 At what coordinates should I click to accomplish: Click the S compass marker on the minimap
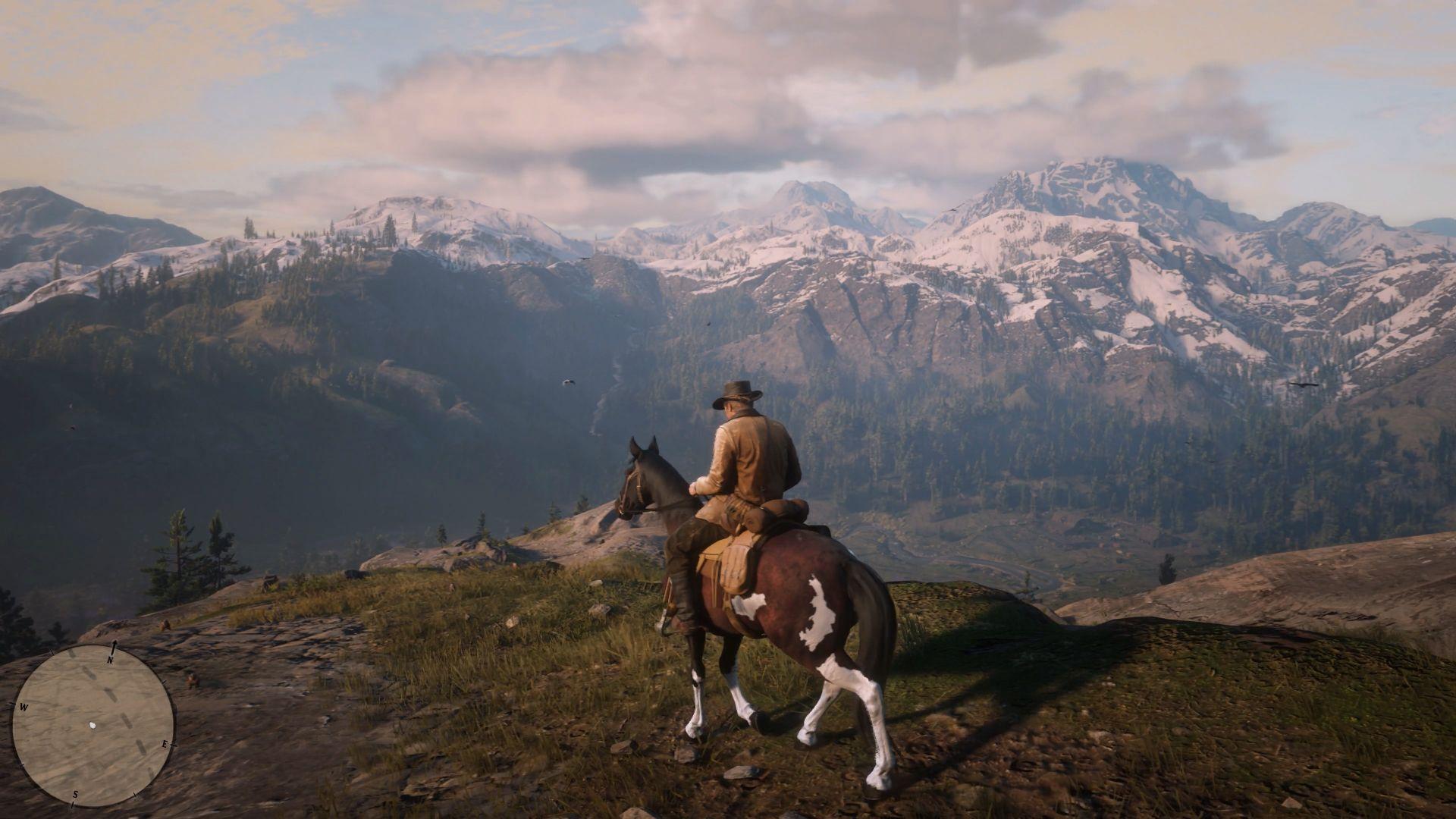pos(75,793)
